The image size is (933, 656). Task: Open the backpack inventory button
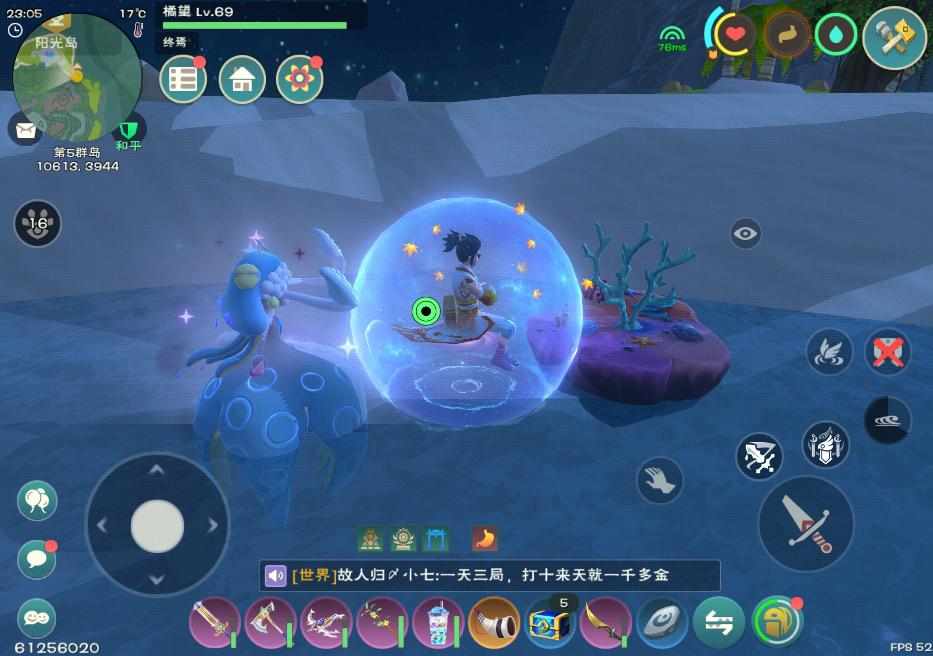click(x=777, y=622)
